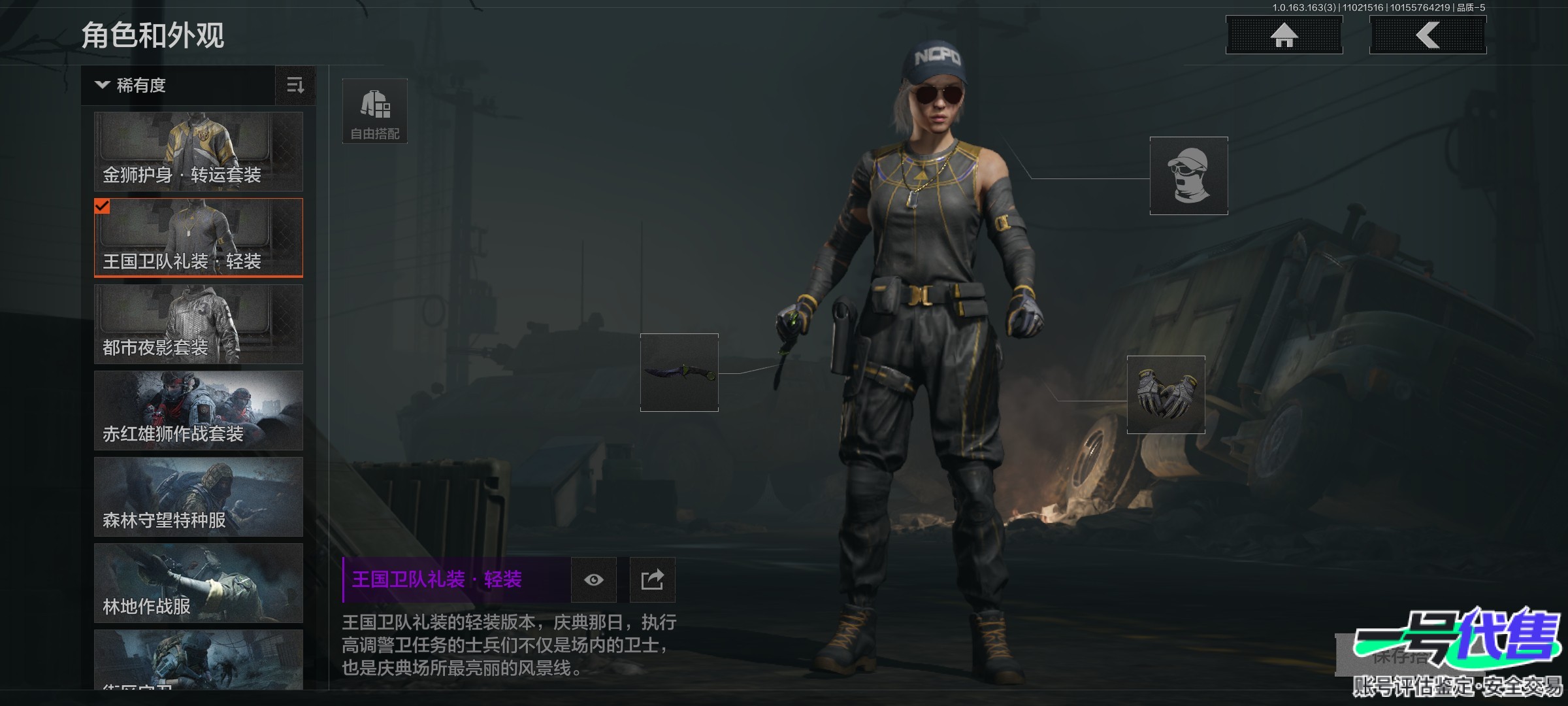Open 自由搭配 free outfit matching
This screenshot has width=1568, height=706.
(x=375, y=111)
